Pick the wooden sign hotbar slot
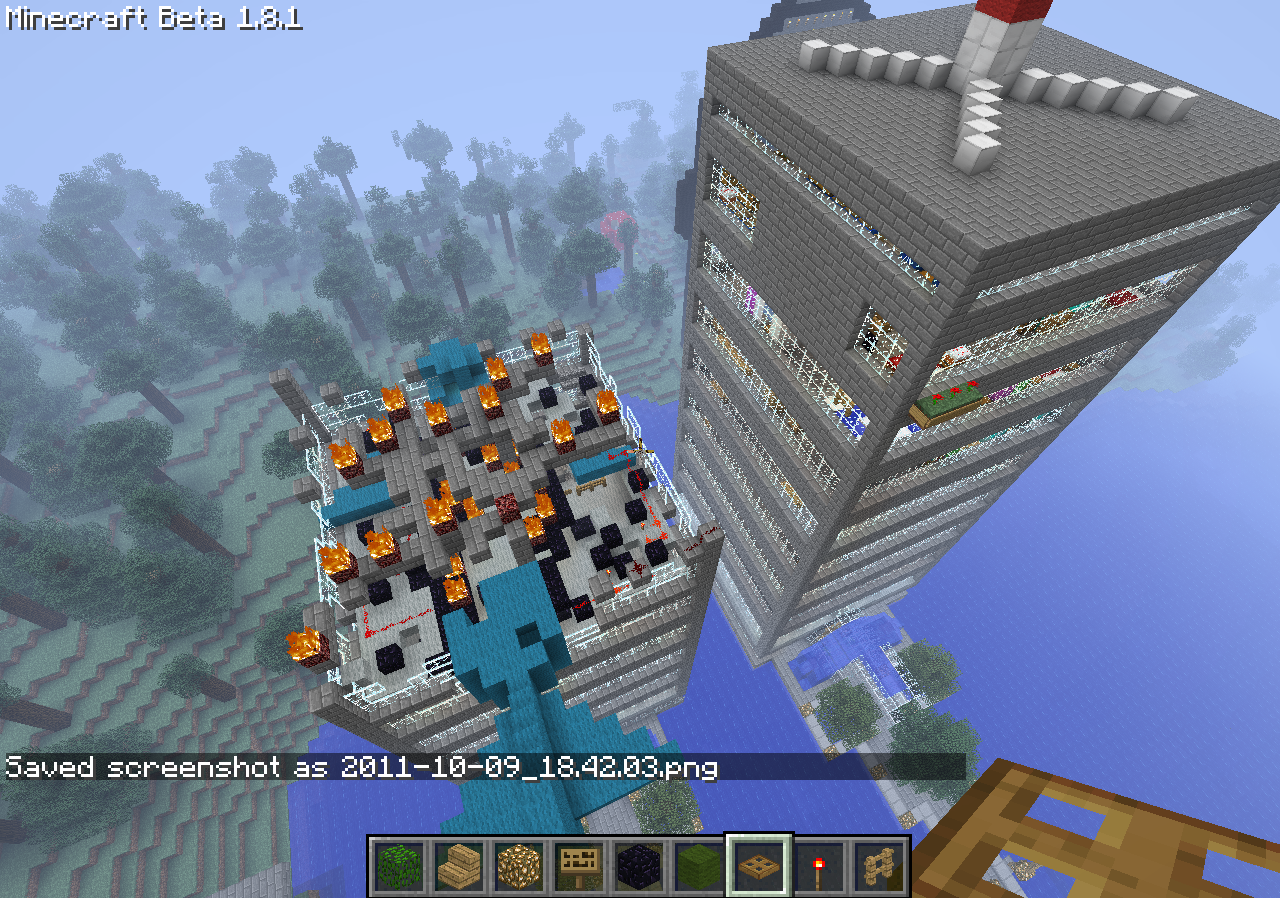This screenshot has width=1280, height=898. pyautogui.click(x=579, y=865)
